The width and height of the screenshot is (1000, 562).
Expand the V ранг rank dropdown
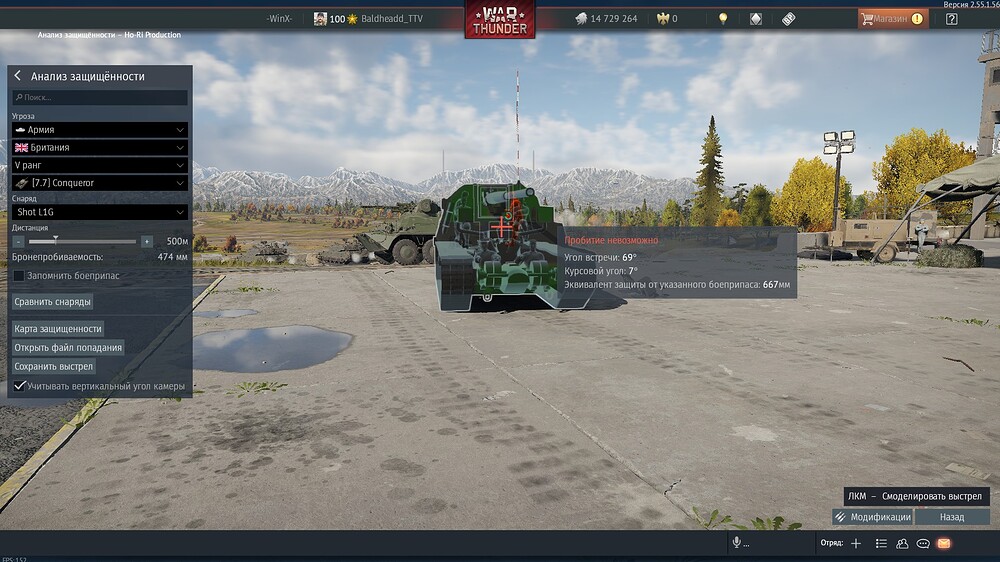pos(100,165)
